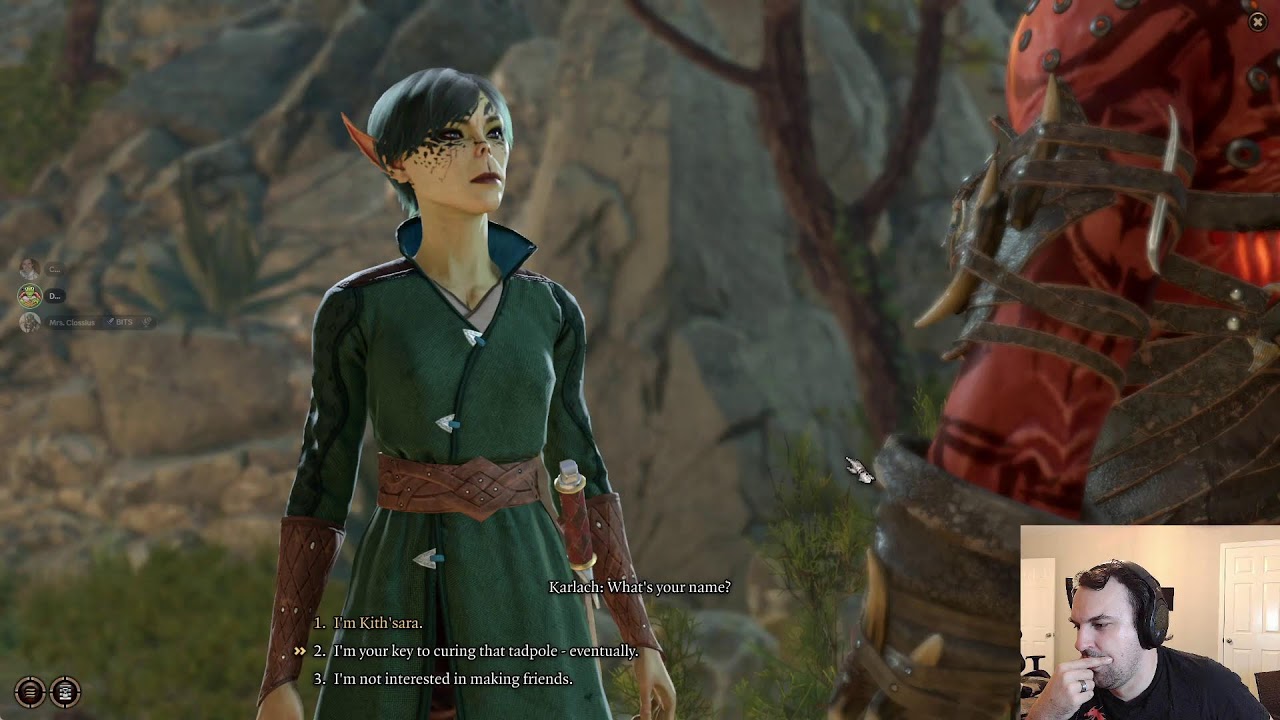Image resolution: width=1280 pixels, height=720 pixels.
Task: Close the dialogue with the X button
Action: [x=1258, y=22]
